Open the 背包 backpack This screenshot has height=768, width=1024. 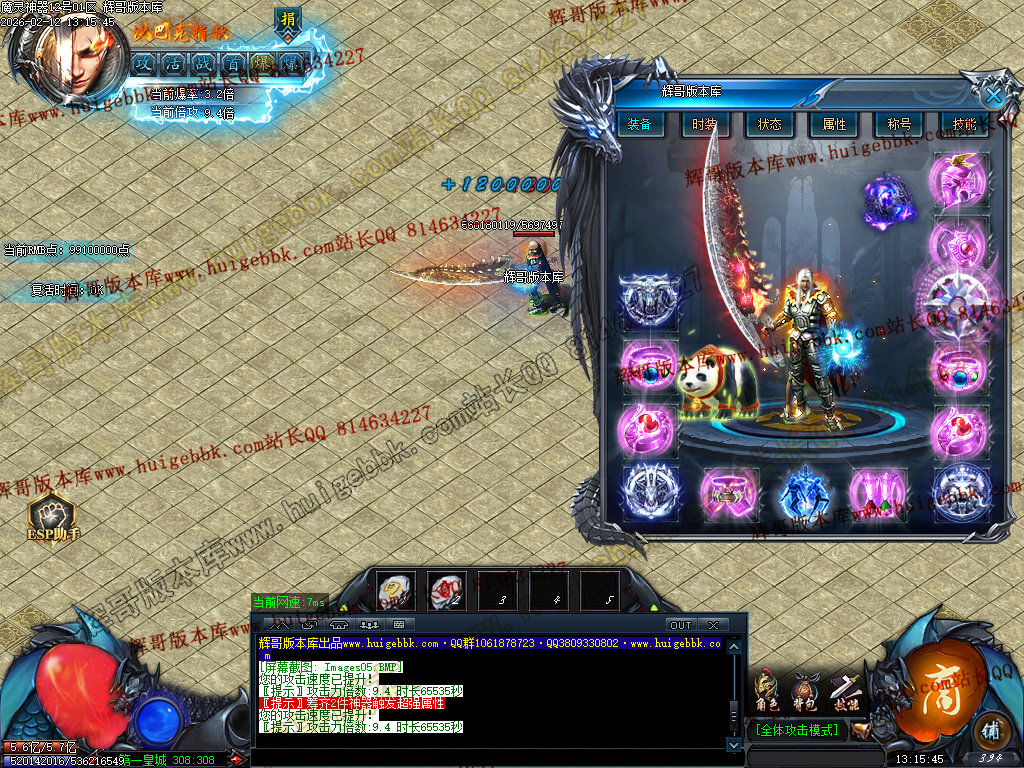(x=802, y=692)
